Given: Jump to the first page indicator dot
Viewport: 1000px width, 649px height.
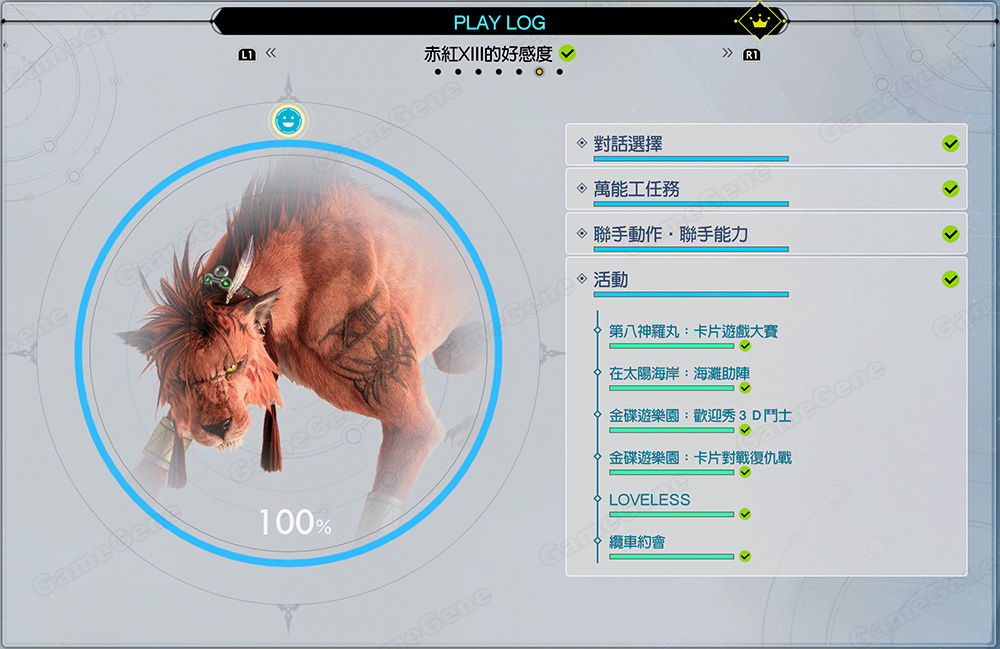Looking at the screenshot, I should pos(437,72).
